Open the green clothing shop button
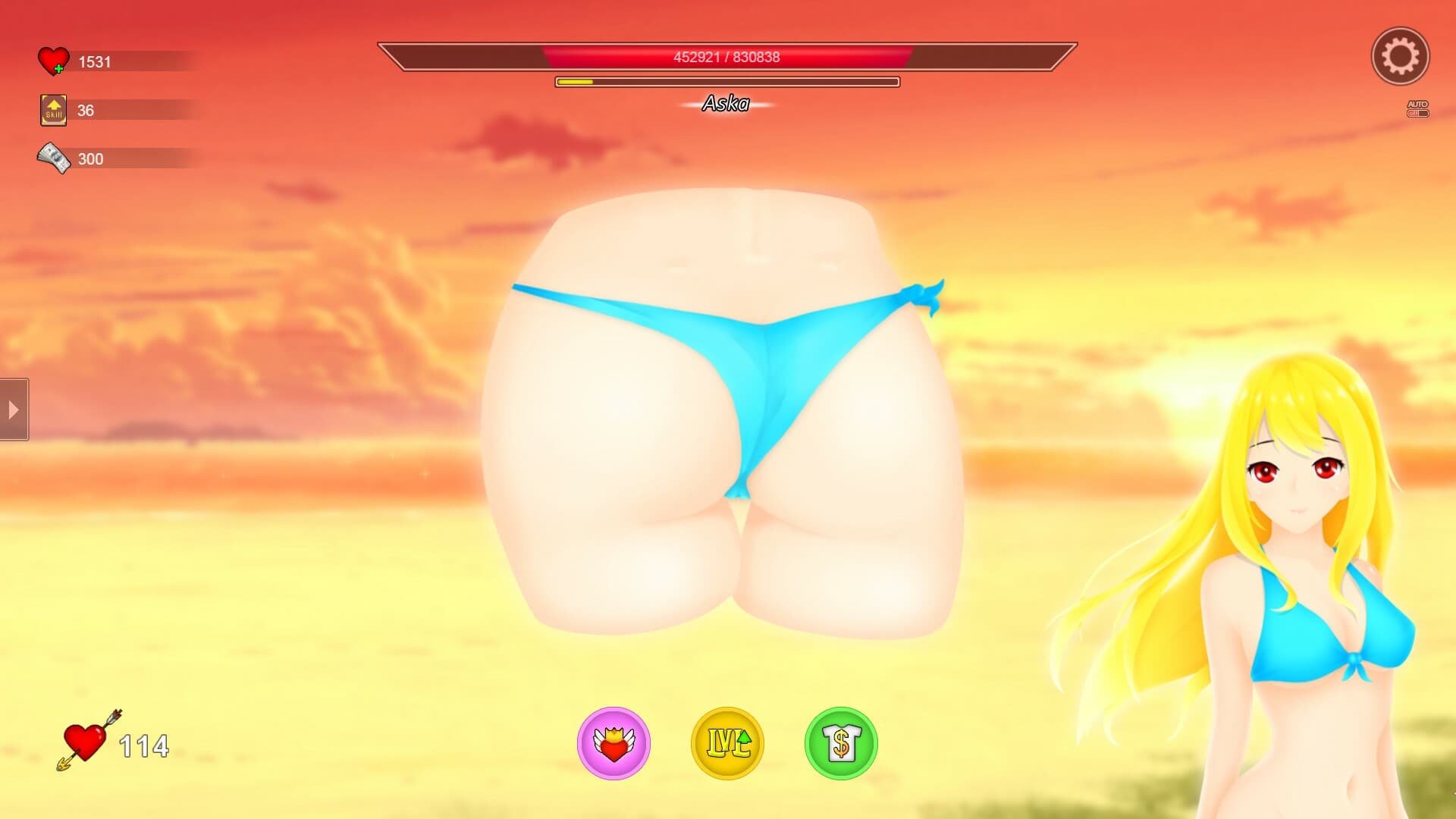1456x819 pixels. click(841, 743)
